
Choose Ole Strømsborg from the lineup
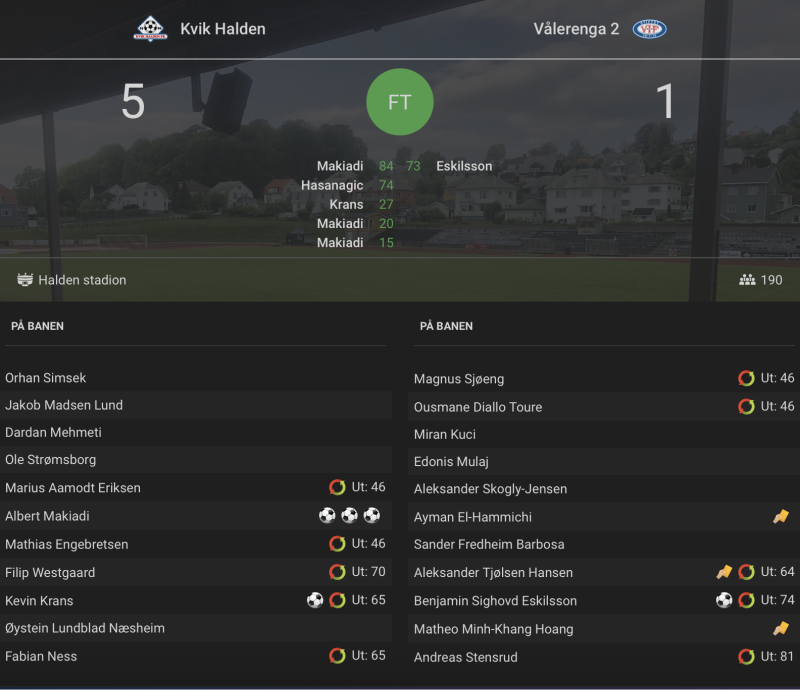(x=50, y=460)
